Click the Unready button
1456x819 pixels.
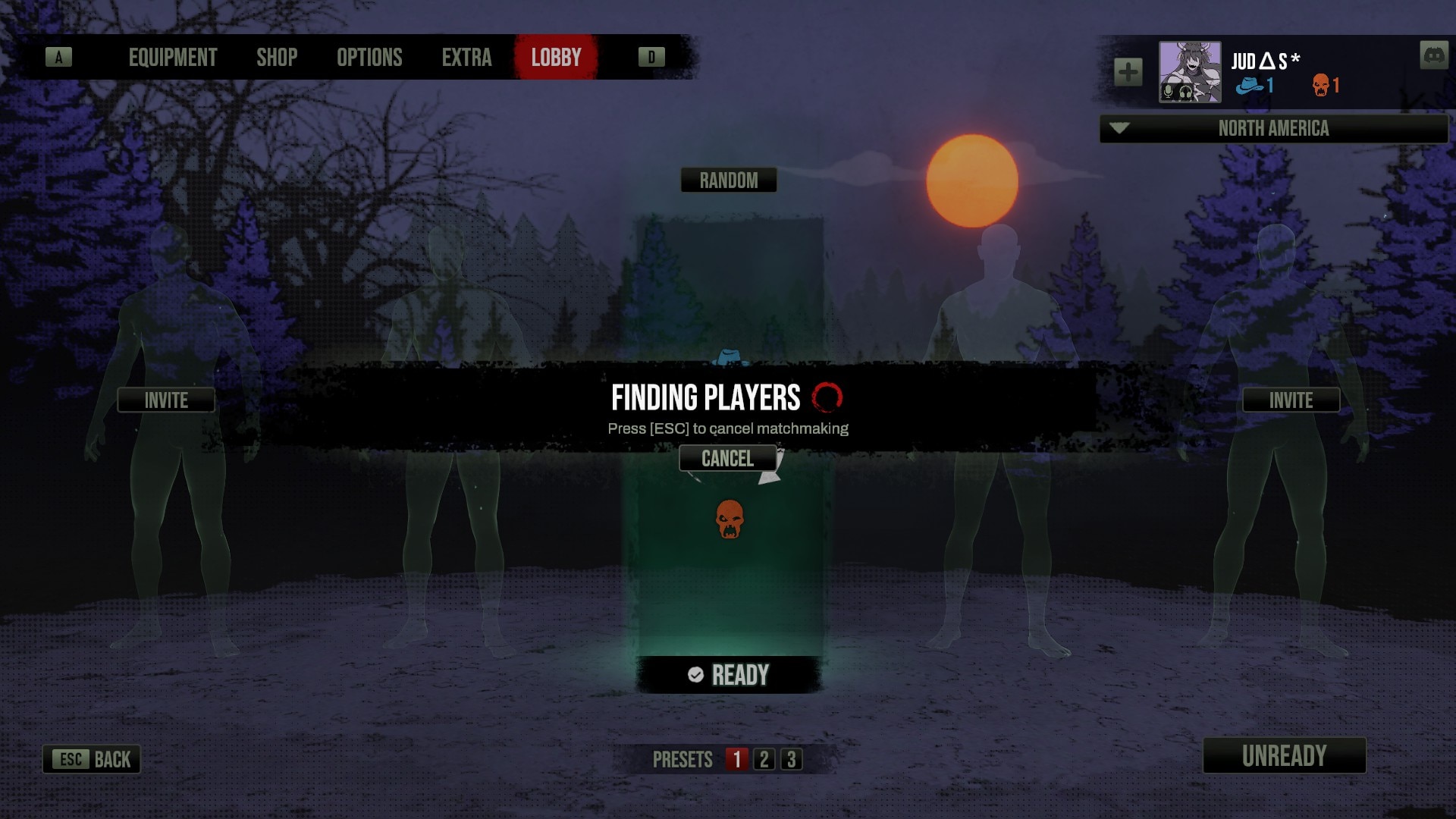pyautogui.click(x=1284, y=755)
